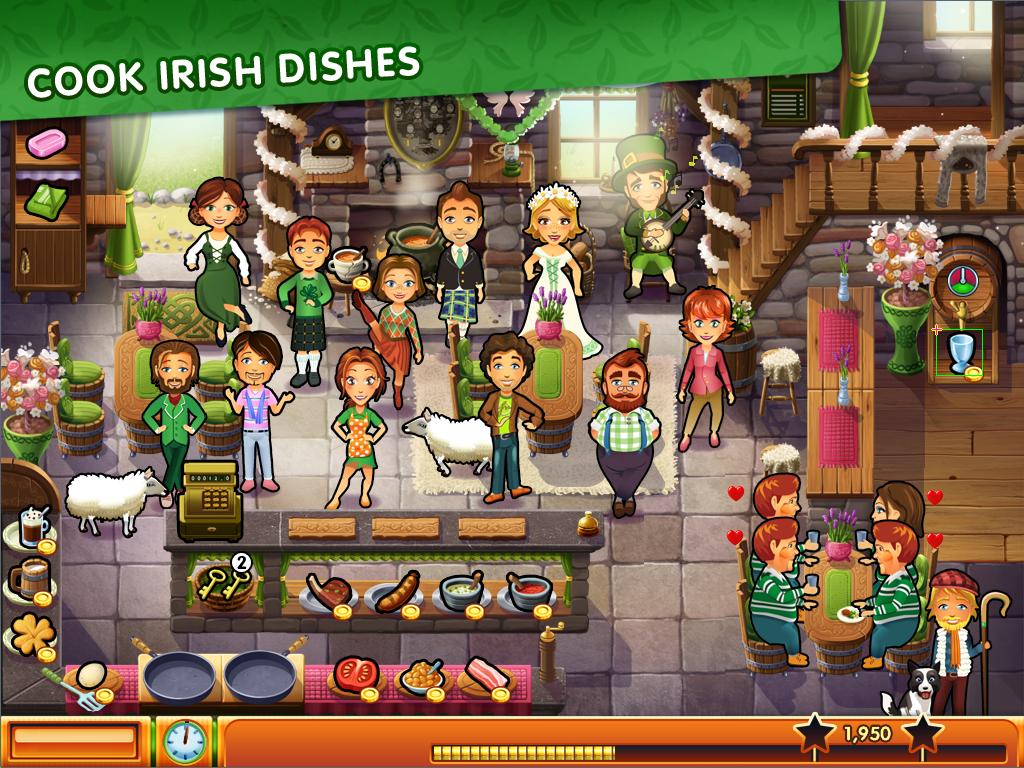Open the orange menu button
The height and width of the screenshot is (768, 1024).
point(74,741)
